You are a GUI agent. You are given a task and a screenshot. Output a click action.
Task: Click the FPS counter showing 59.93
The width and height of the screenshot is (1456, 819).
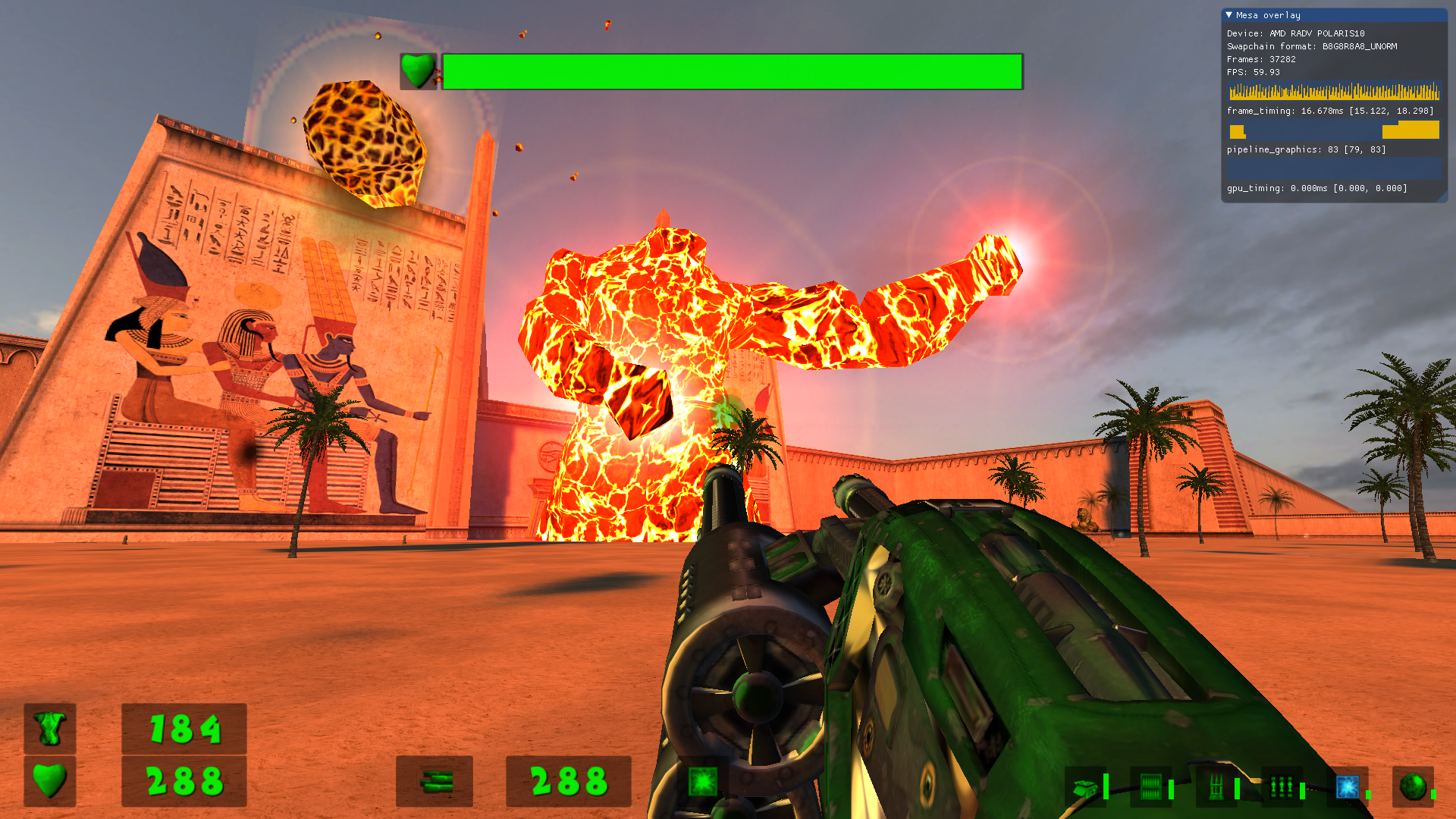pyautogui.click(x=1253, y=72)
